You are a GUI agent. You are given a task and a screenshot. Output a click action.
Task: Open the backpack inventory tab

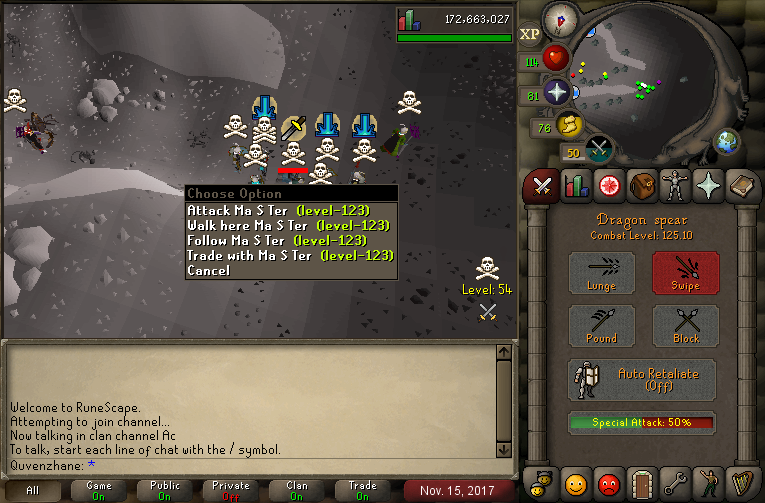(x=643, y=186)
